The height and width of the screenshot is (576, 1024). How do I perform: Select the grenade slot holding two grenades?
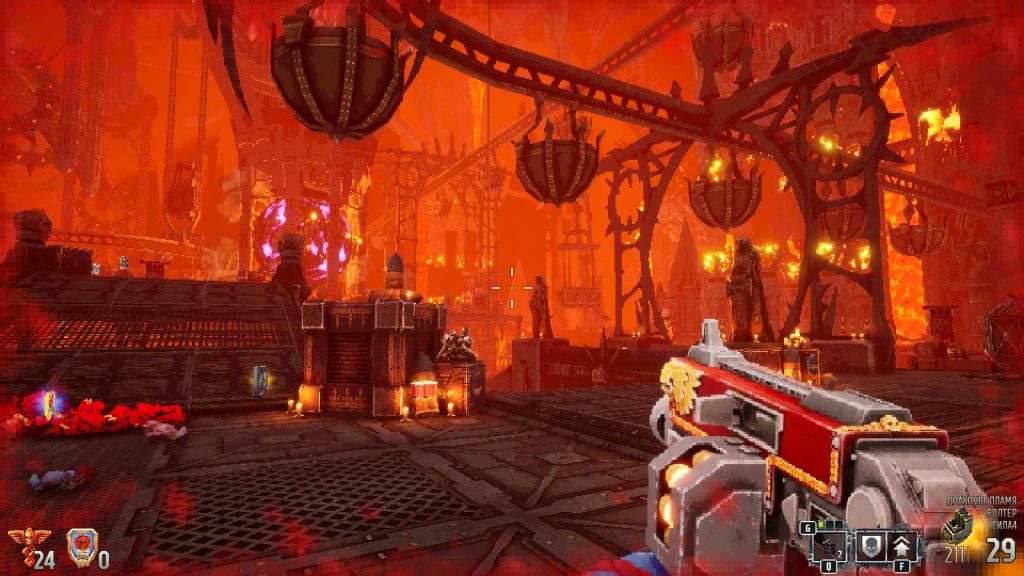coord(829,547)
